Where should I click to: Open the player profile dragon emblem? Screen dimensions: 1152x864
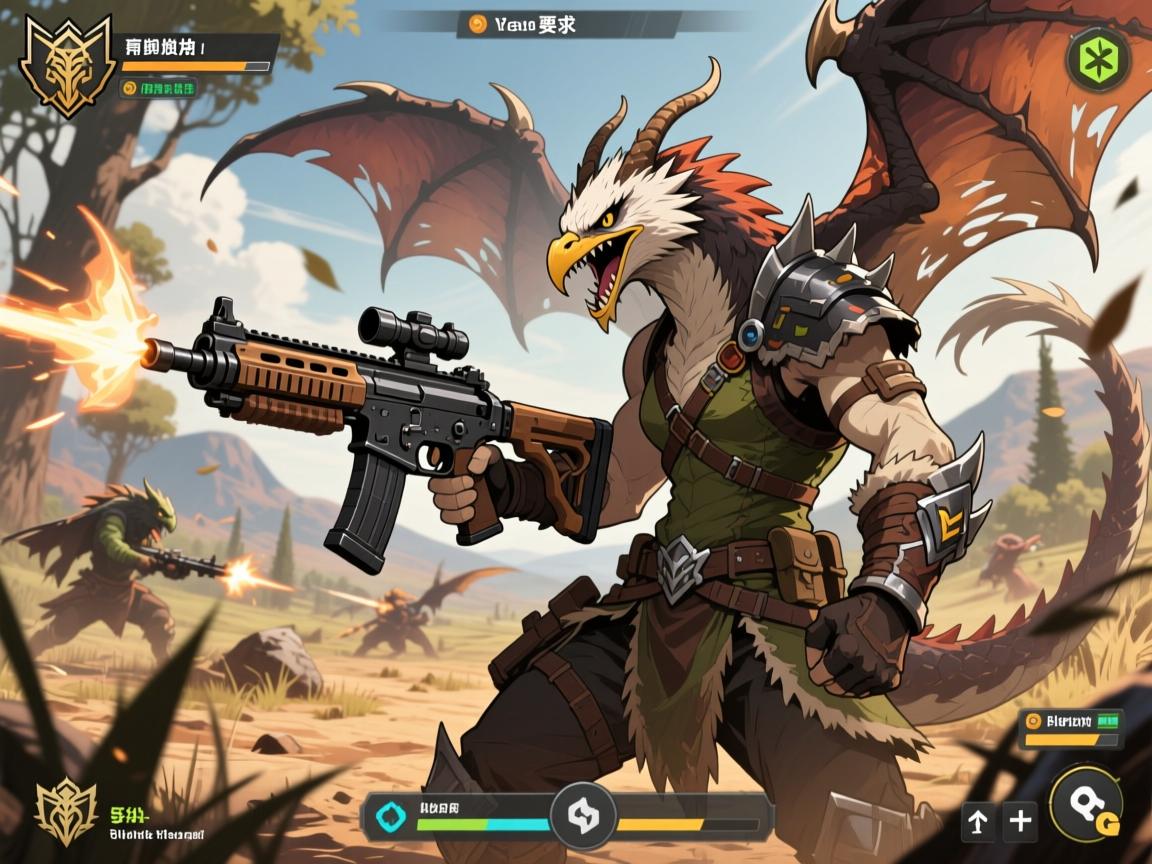coord(67,65)
